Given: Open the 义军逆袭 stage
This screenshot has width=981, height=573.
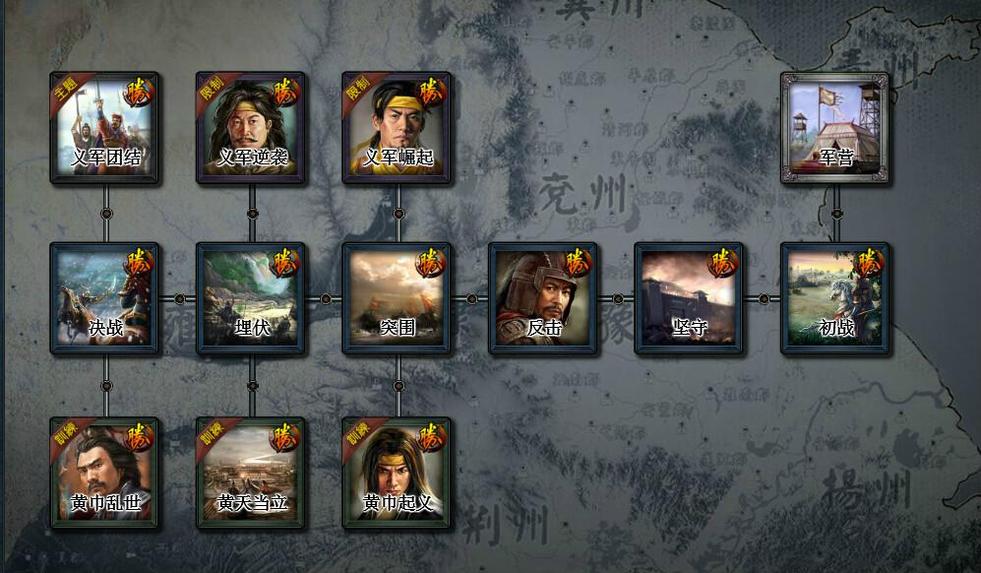Looking at the screenshot, I should (251, 128).
